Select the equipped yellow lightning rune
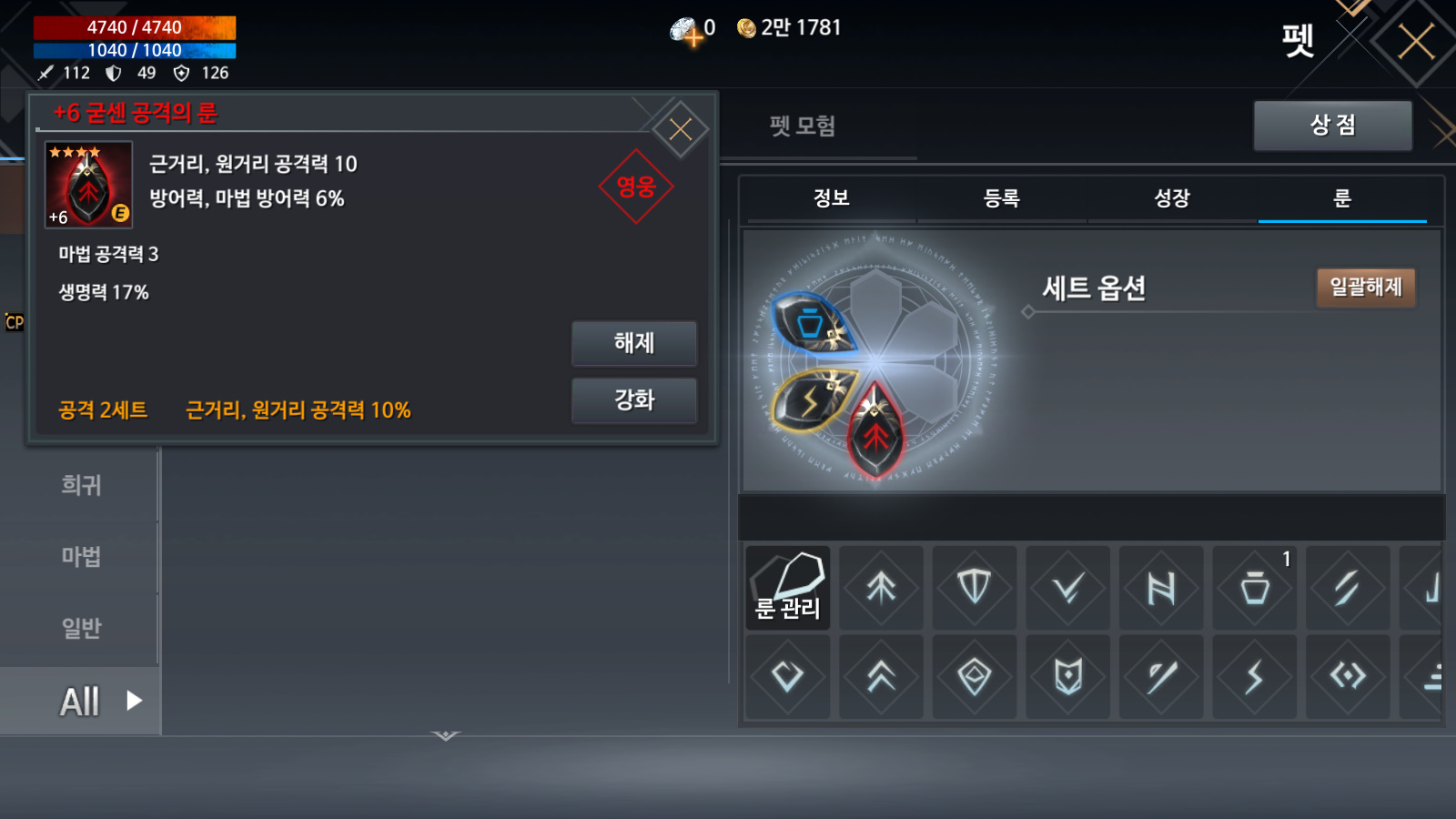 [x=812, y=397]
